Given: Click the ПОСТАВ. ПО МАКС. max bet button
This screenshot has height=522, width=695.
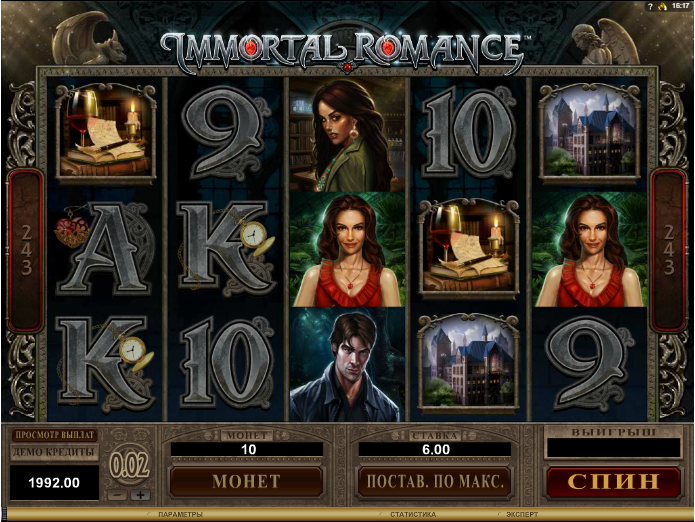Looking at the screenshot, I should pyautogui.click(x=434, y=481).
